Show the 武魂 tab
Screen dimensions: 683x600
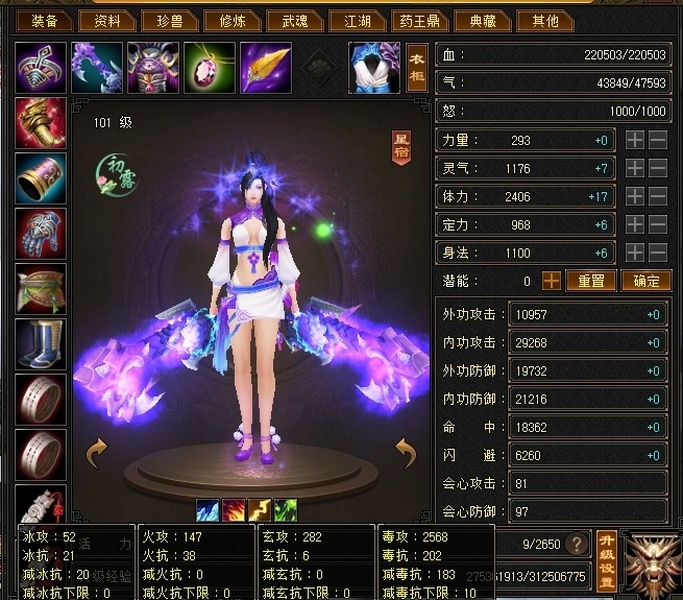tap(295, 20)
